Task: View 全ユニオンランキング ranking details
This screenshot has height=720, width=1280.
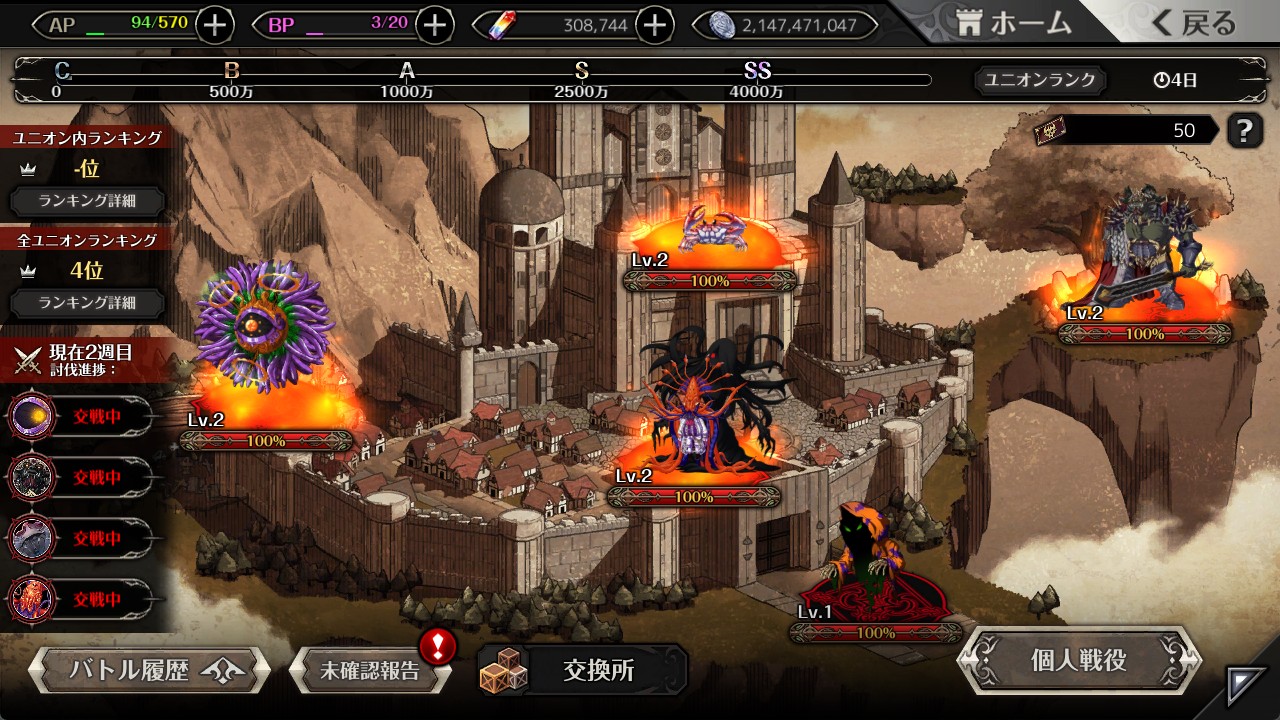Action: pos(87,302)
